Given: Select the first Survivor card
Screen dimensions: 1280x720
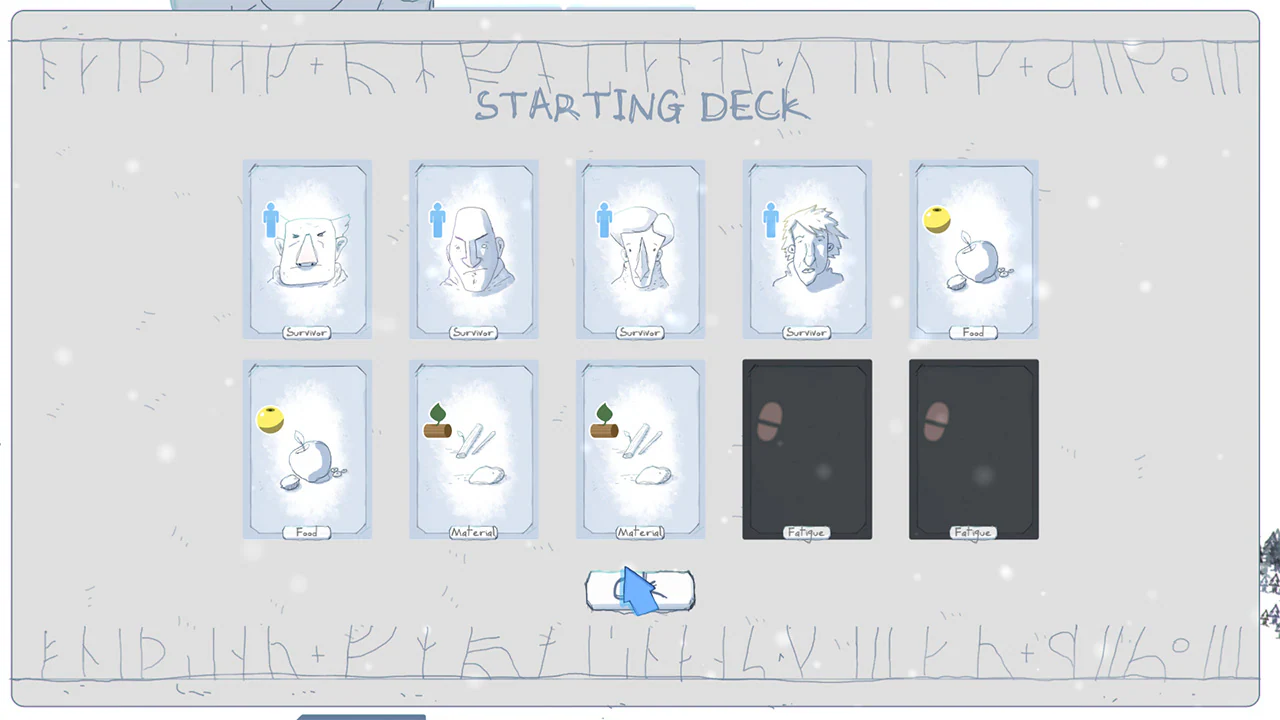Looking at the screenshot, I should (x=307, y=250).
